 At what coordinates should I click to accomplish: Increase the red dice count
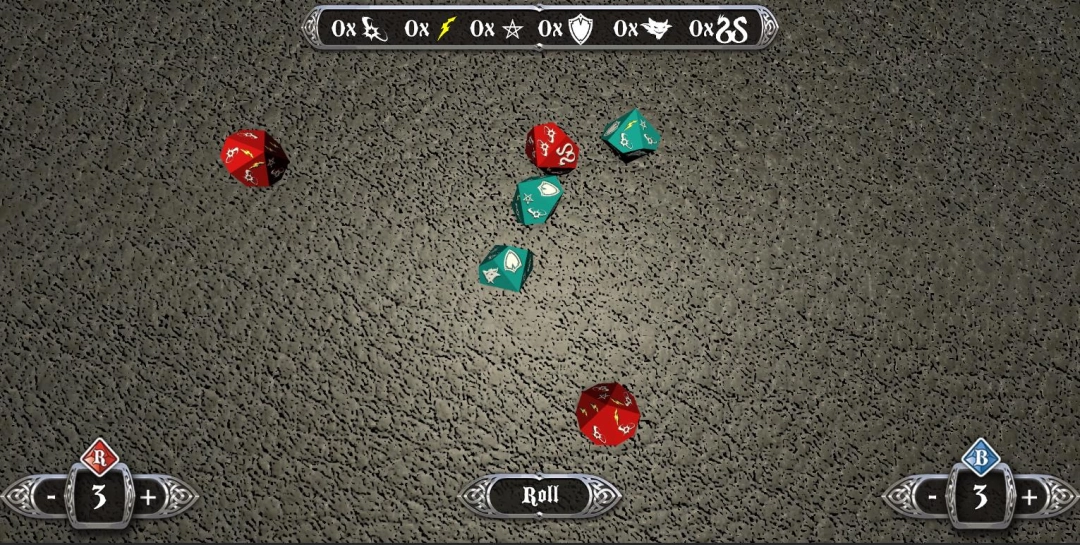coord(148,497)
